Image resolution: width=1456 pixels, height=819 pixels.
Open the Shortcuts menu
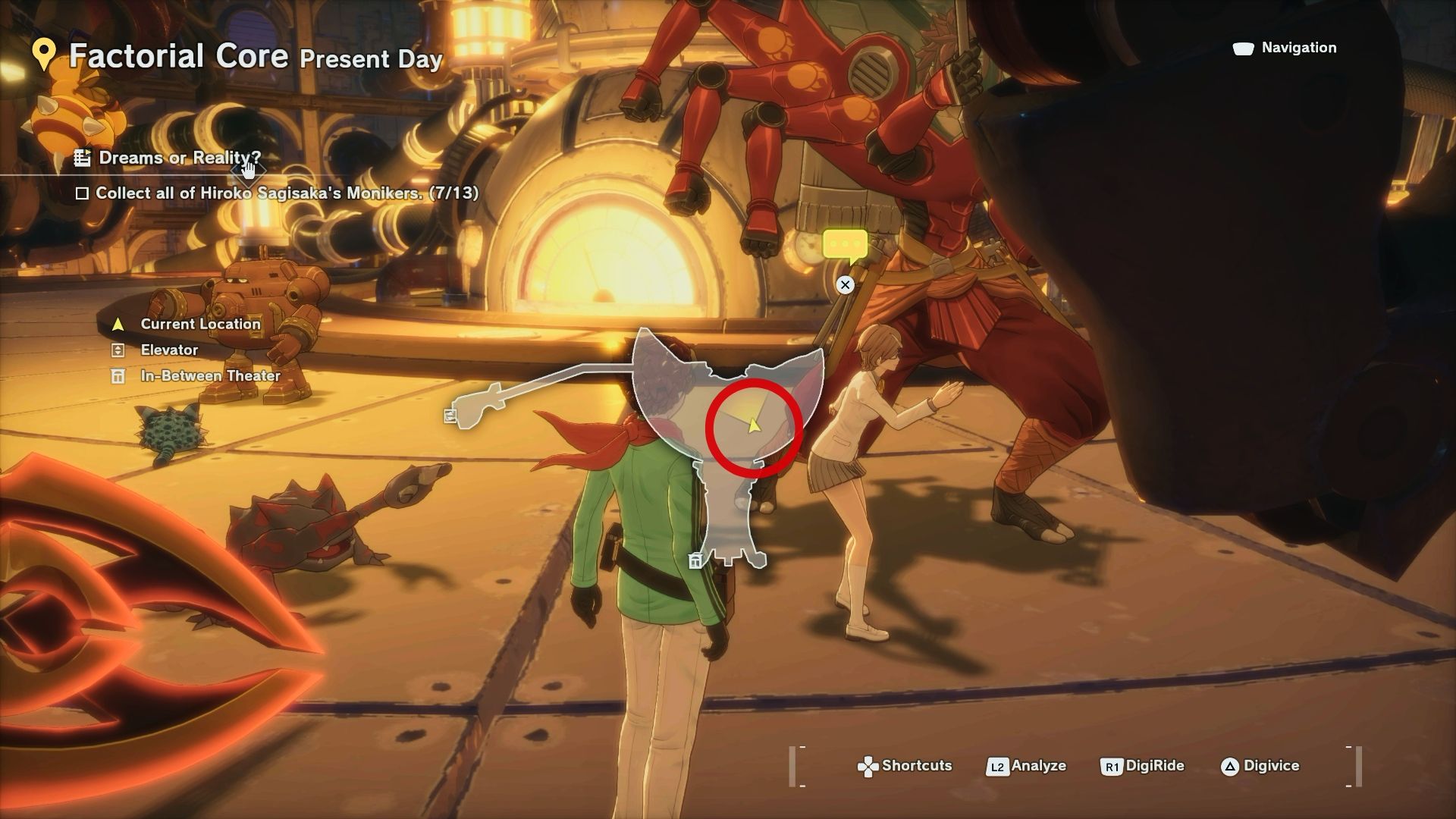(x=904, y=766)
